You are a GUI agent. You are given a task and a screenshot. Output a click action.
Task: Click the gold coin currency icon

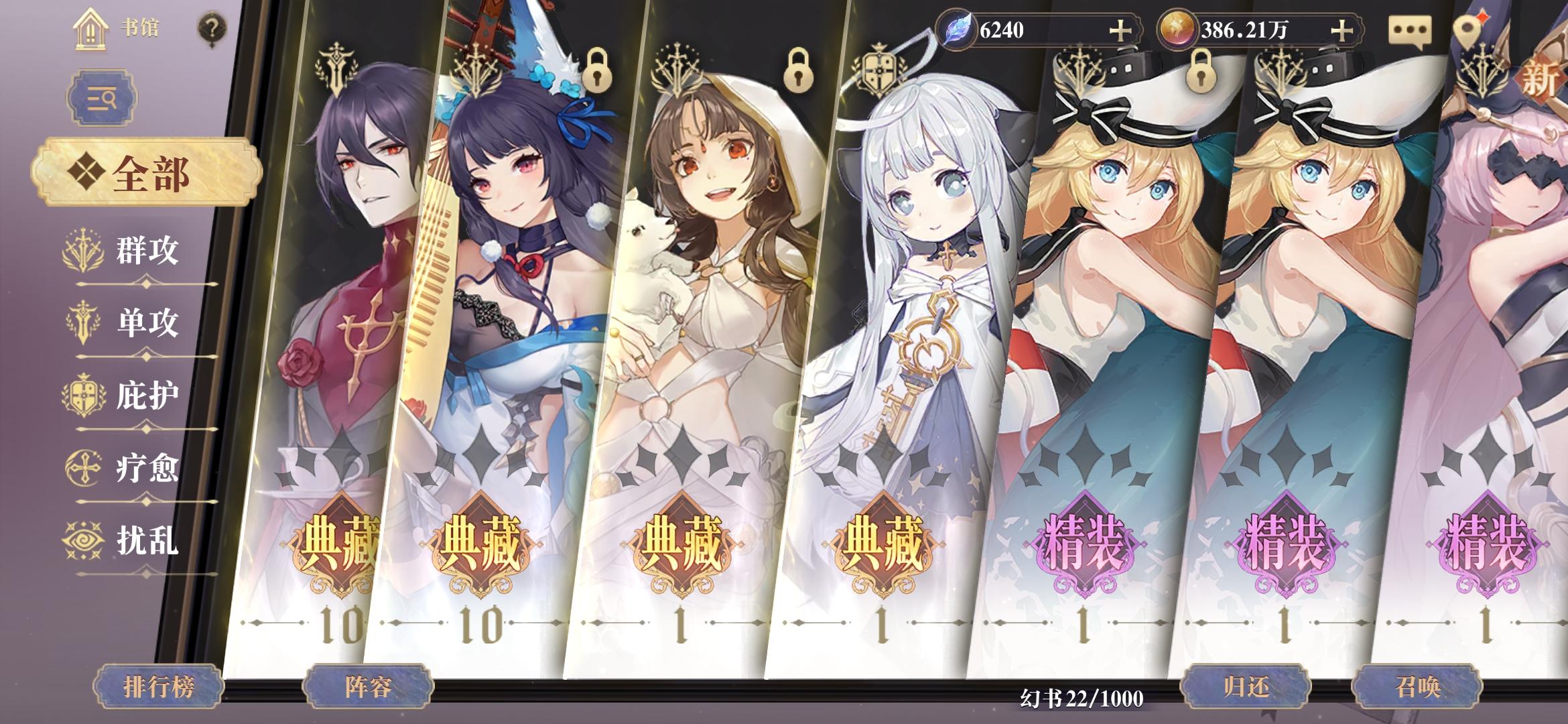click(1180, 27)
